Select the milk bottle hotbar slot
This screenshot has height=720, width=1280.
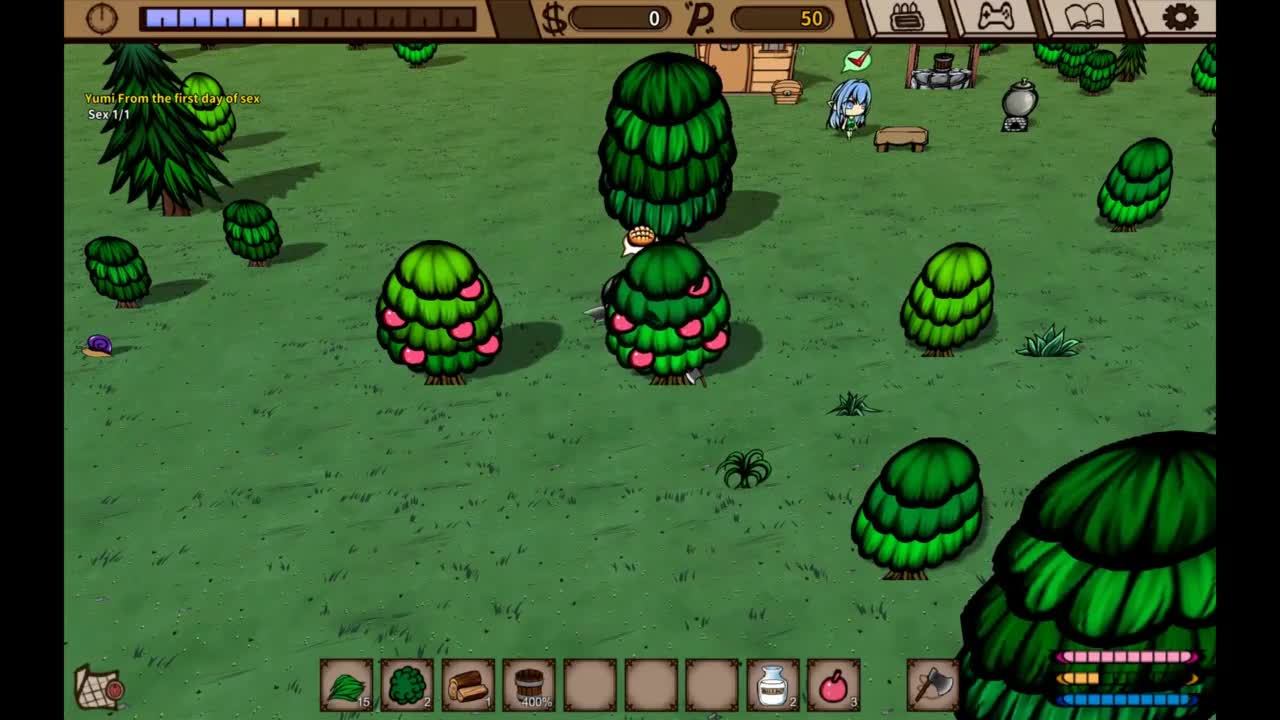(x=773, y=686)
